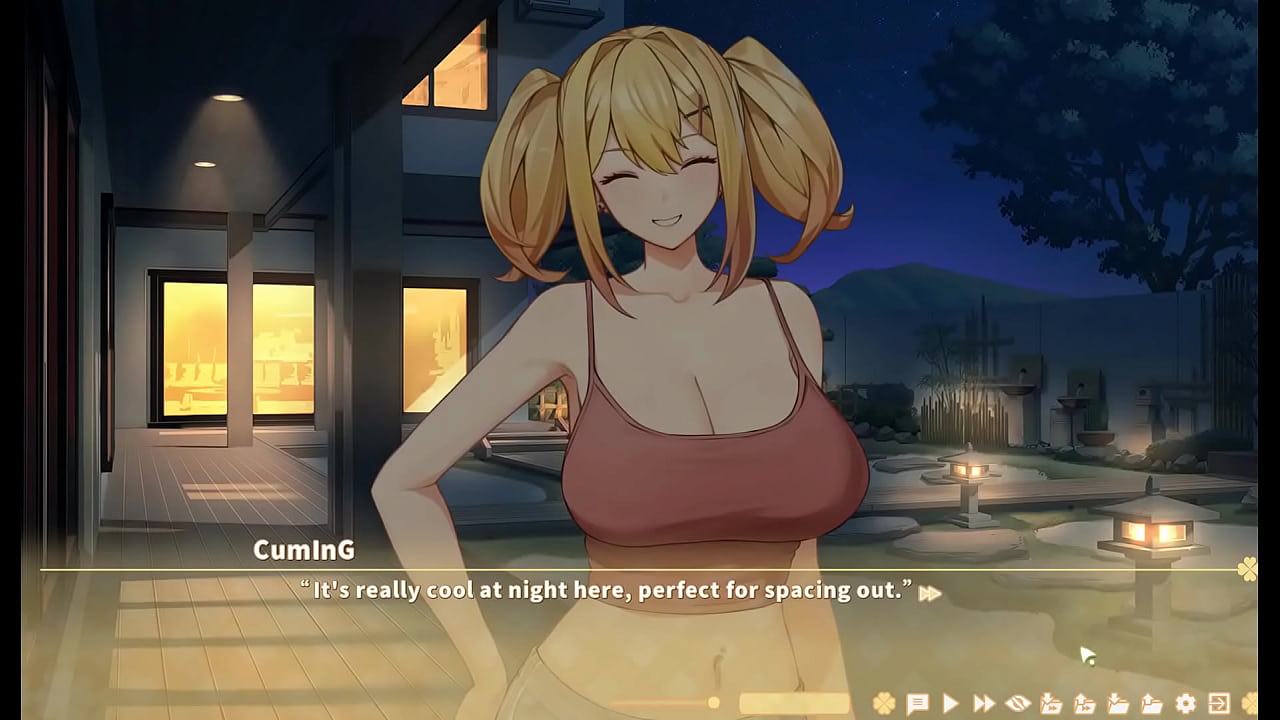Enable auto-read mode
Image resolution: width=1280 pixels, height=720 pixels.
tap(950, 701)
